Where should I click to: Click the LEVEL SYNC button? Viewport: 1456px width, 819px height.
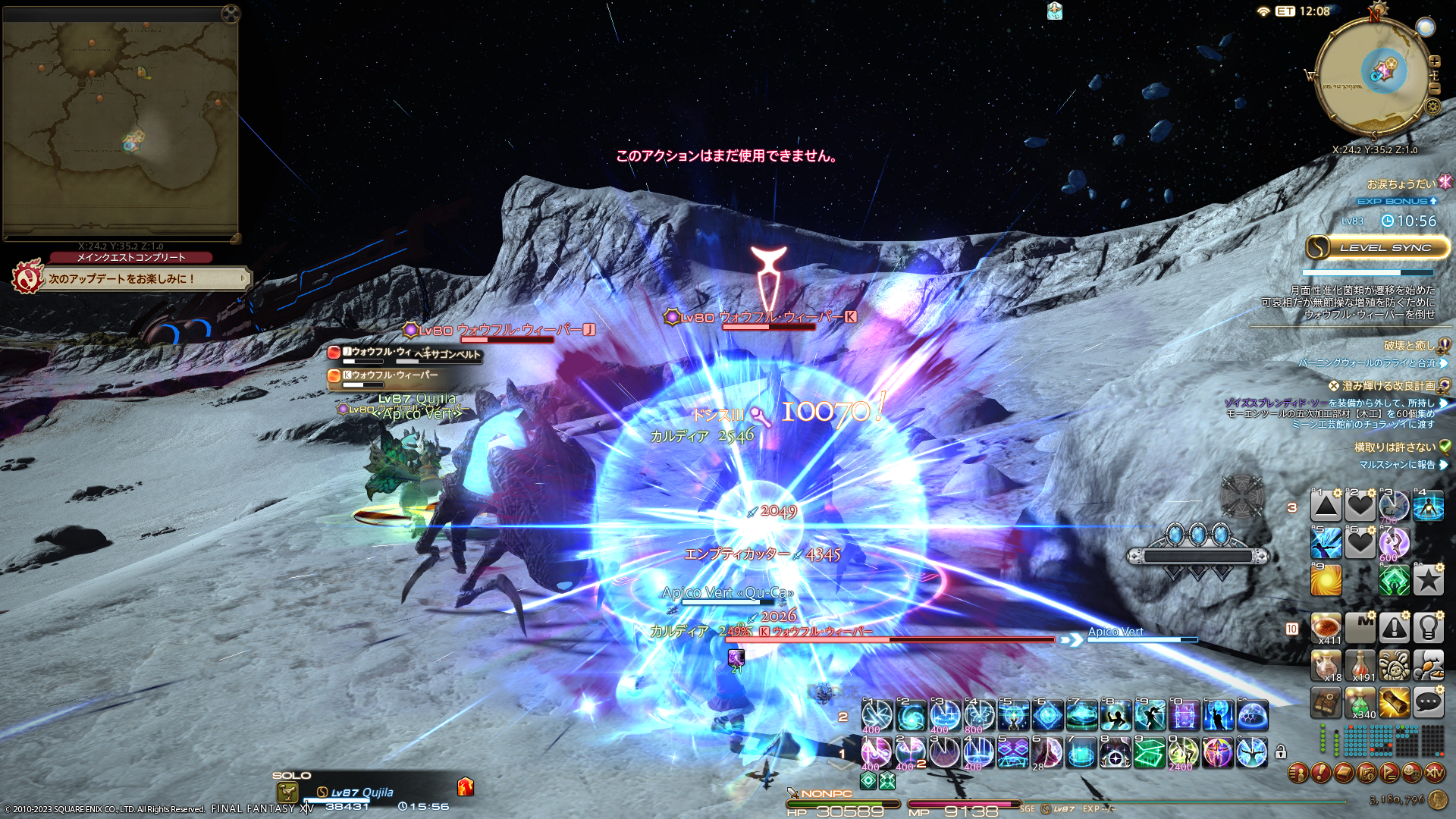pyautogui.click(x=1377, y=248)
